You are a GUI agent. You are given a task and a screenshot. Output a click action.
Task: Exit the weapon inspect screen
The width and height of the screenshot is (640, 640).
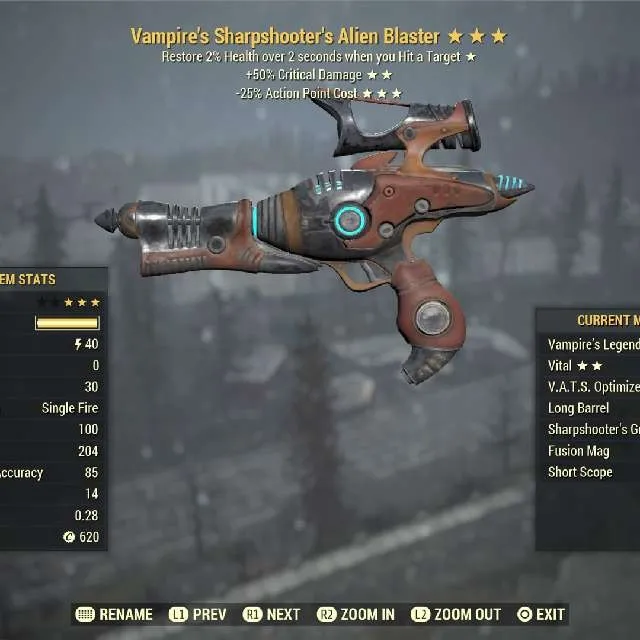(540, 614)
